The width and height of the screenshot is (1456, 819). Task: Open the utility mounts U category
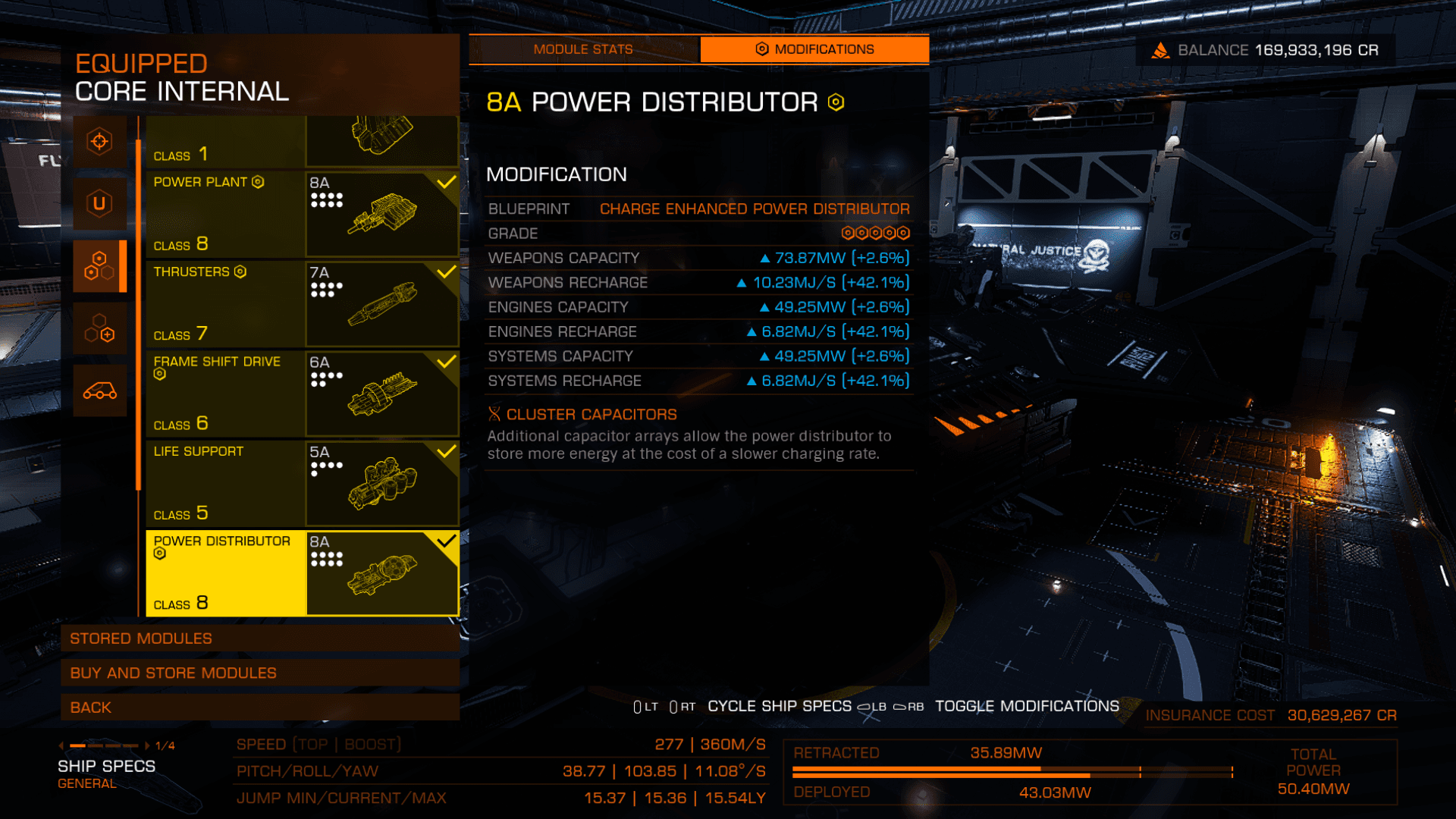(99, 203)
